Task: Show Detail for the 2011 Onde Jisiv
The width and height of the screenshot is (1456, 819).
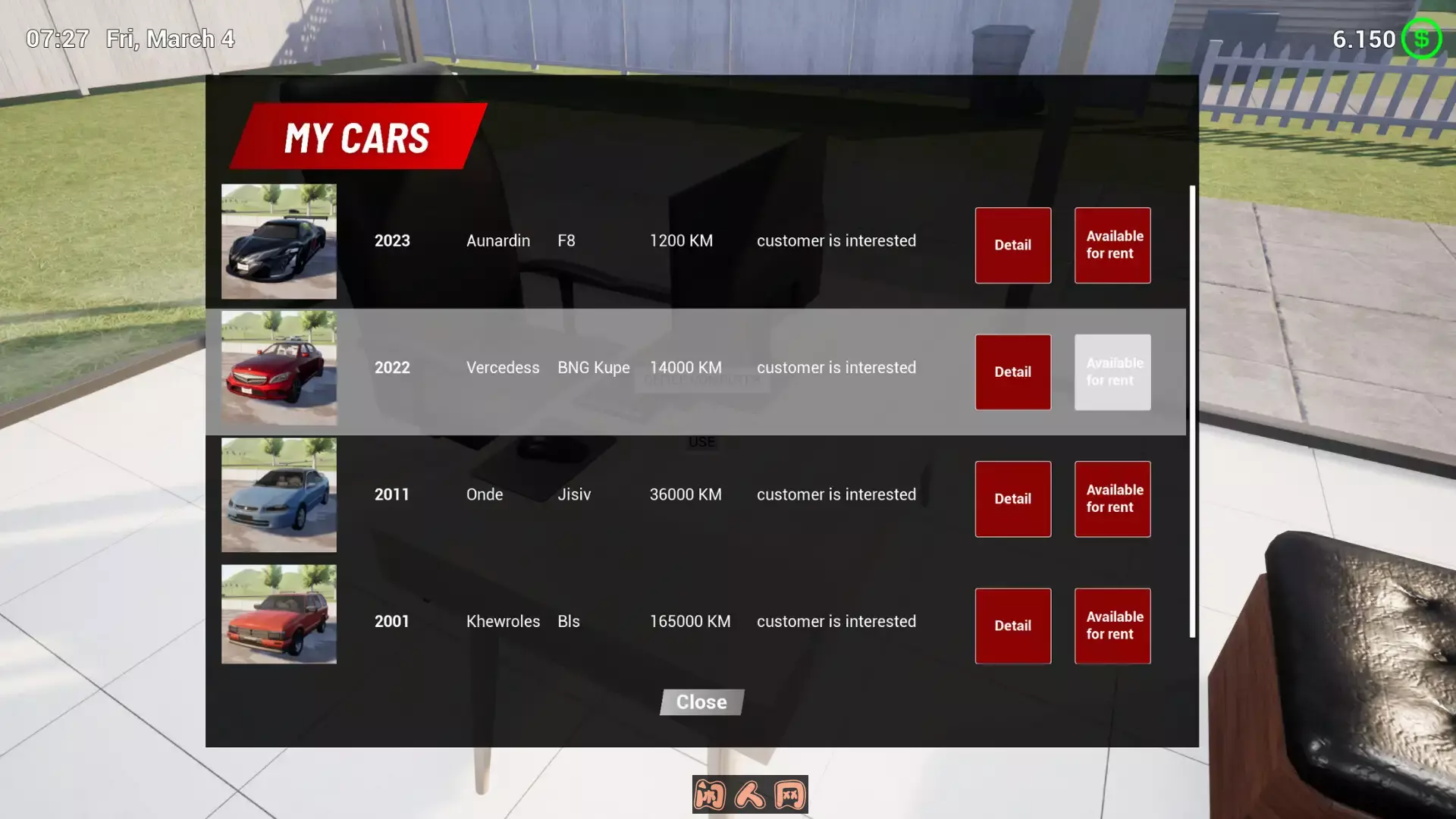Action: pos(1012,499)
